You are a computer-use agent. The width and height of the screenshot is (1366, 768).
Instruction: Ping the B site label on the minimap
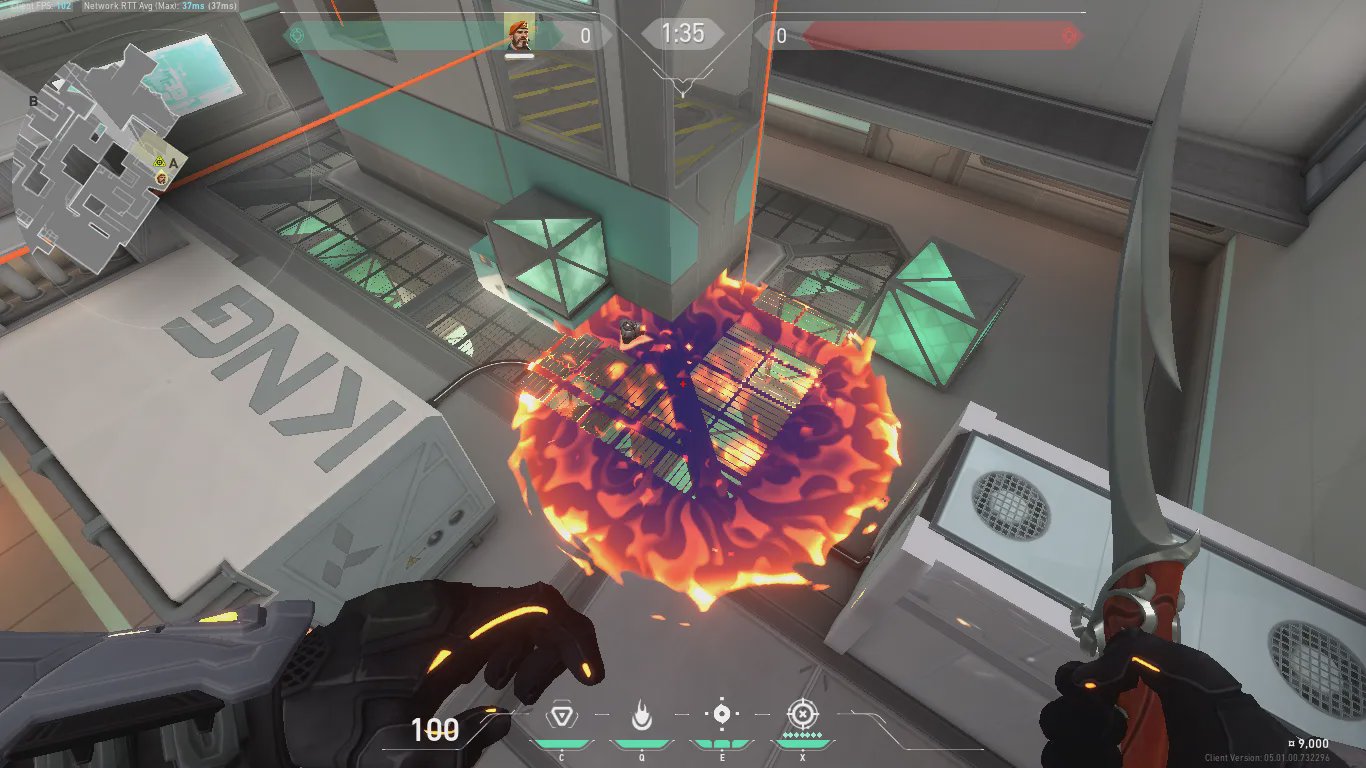(33, 101)
